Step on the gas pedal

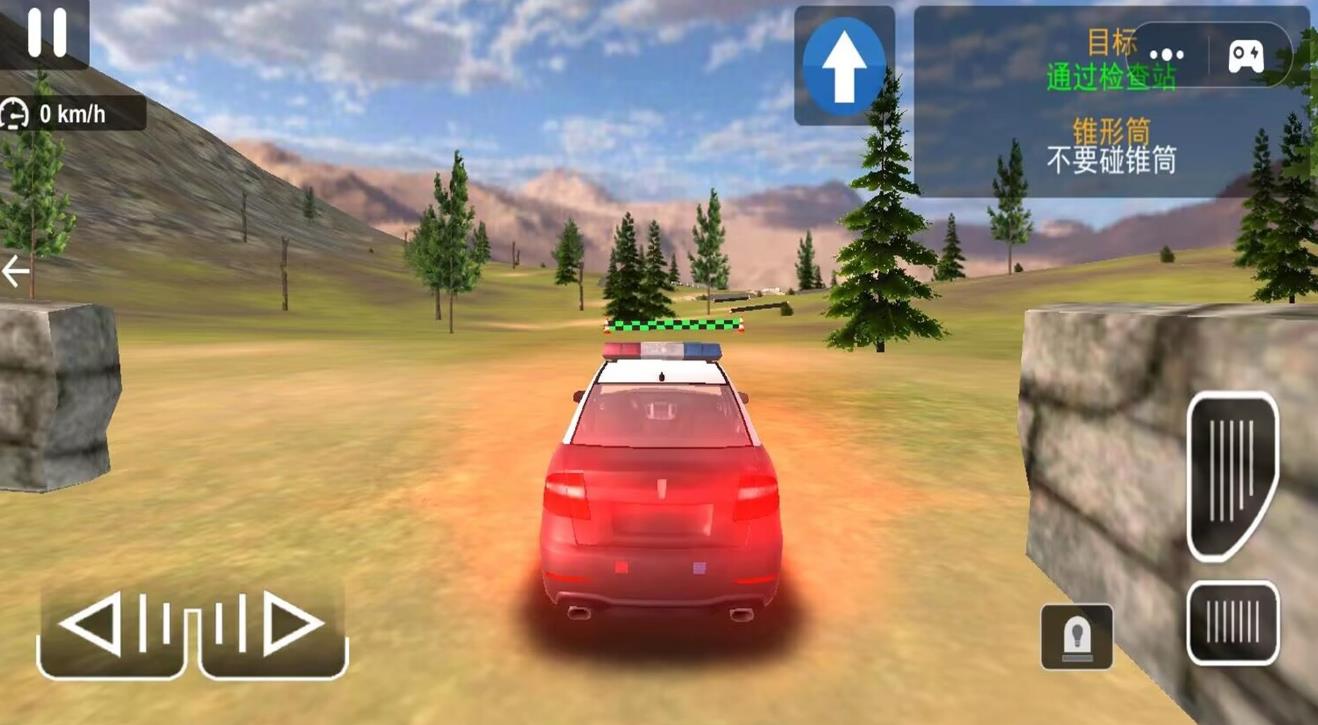tap(1232, 474)
